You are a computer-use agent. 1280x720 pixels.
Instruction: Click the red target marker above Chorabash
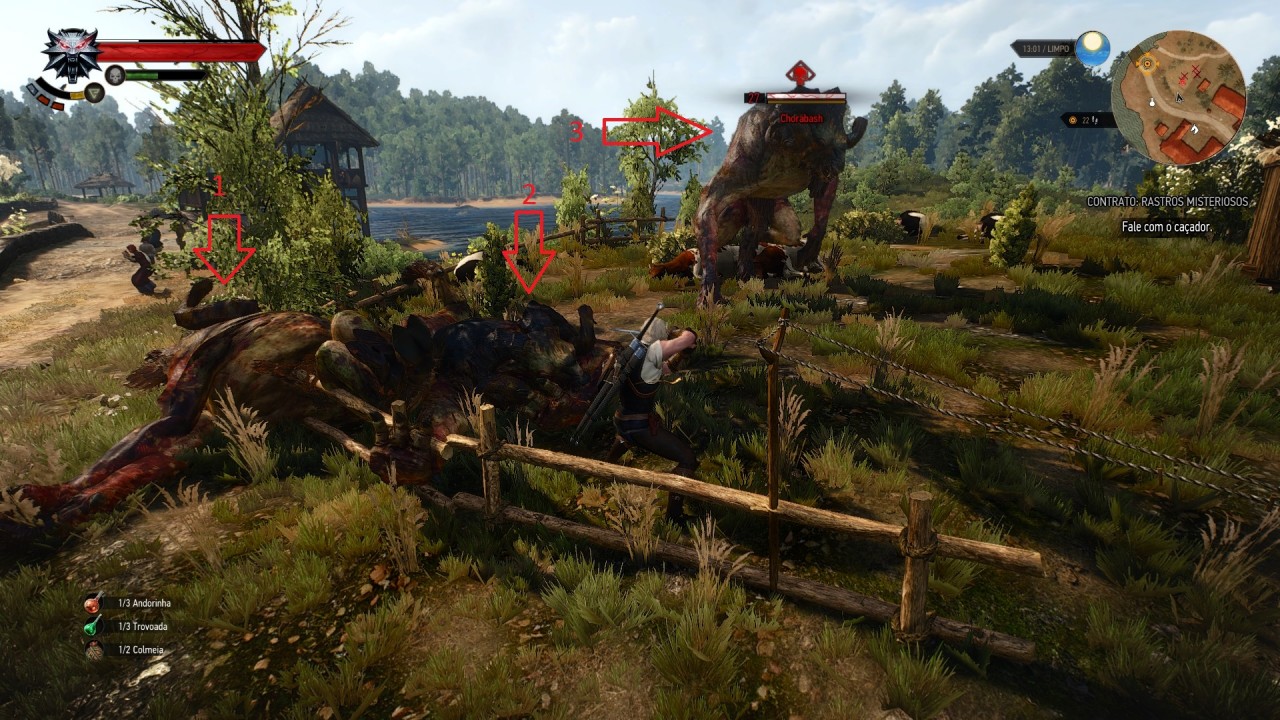798,74
